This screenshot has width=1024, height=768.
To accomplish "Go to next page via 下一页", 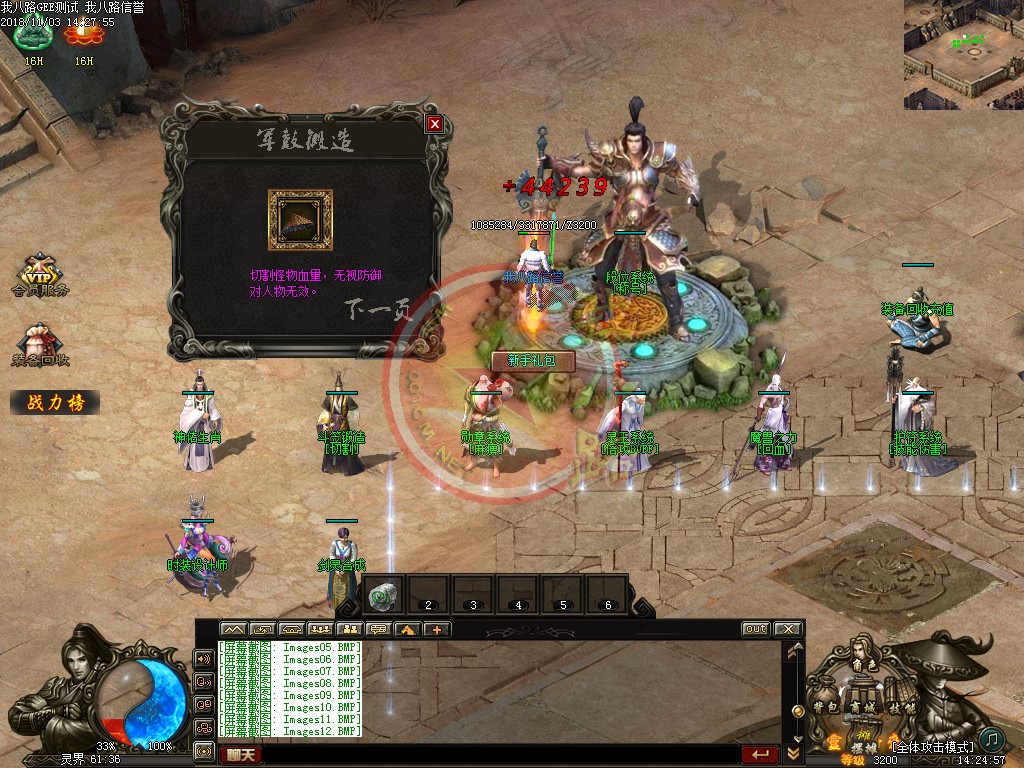I will 380,309.
